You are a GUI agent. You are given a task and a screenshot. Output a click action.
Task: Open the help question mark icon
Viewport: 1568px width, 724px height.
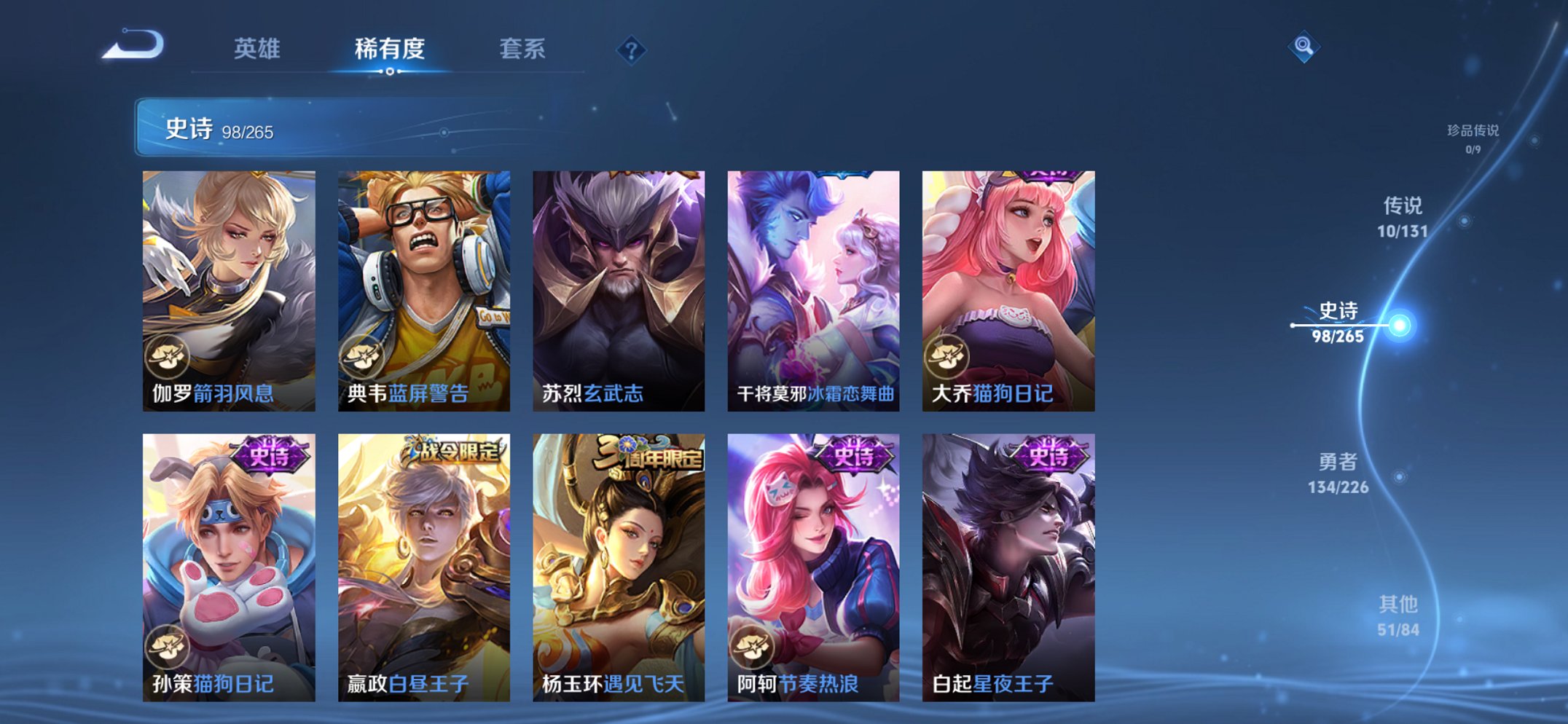(x=632, y=50)
